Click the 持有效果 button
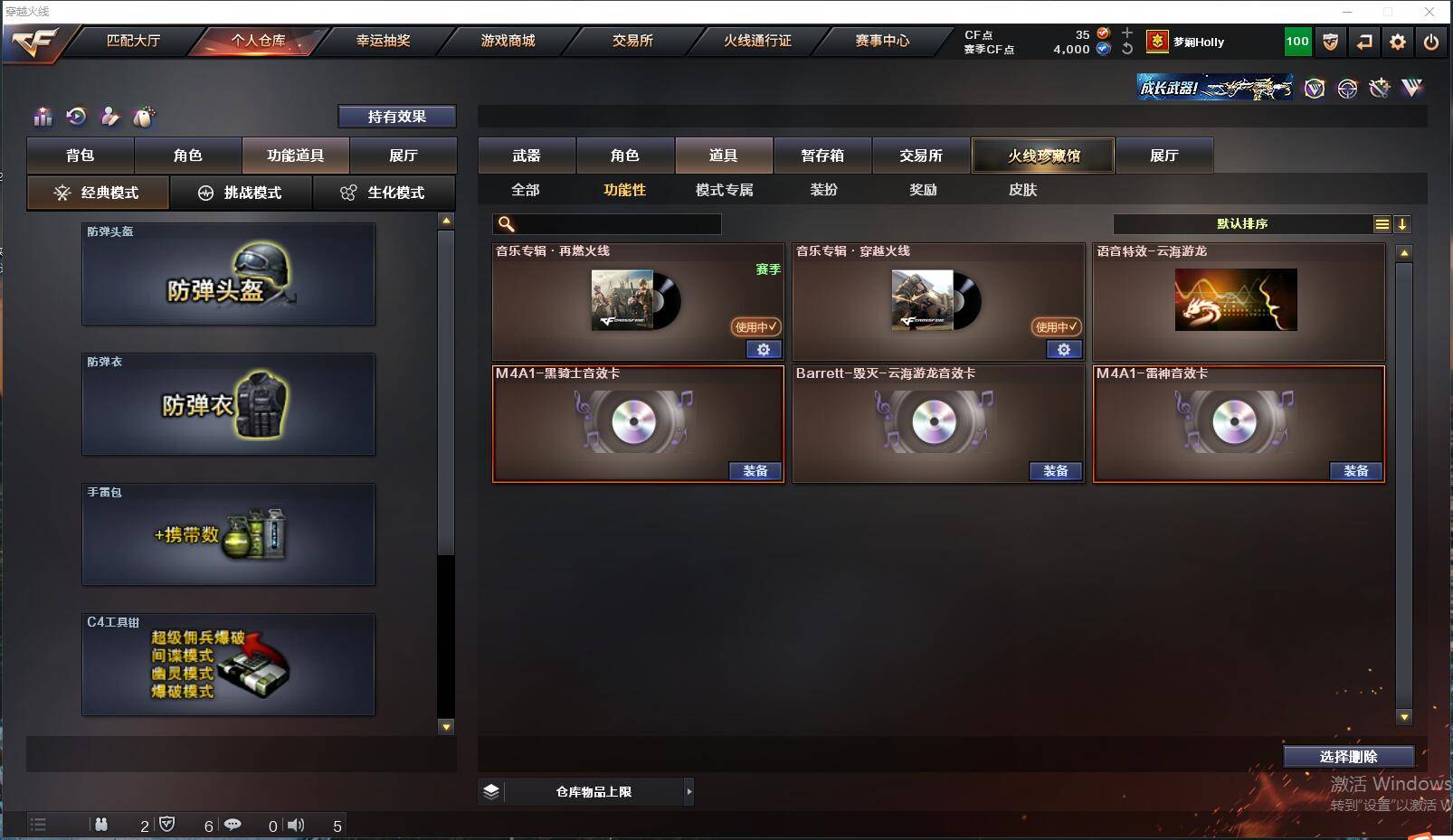 pos(397,116)
